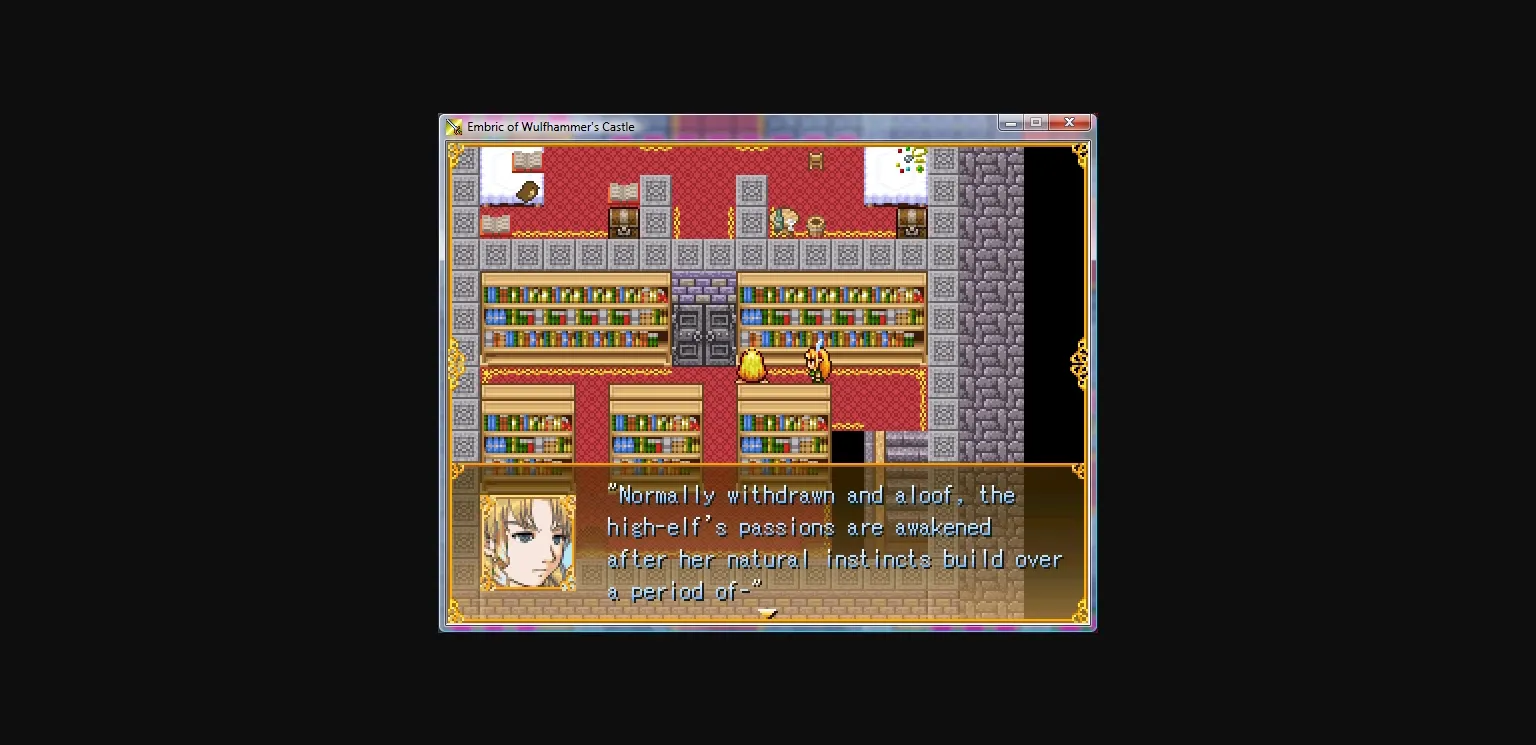Viewport: 1536px width, 745px height.
Task: Click the librarian NPC near the top hallway
Action: [x=787, y=218]
